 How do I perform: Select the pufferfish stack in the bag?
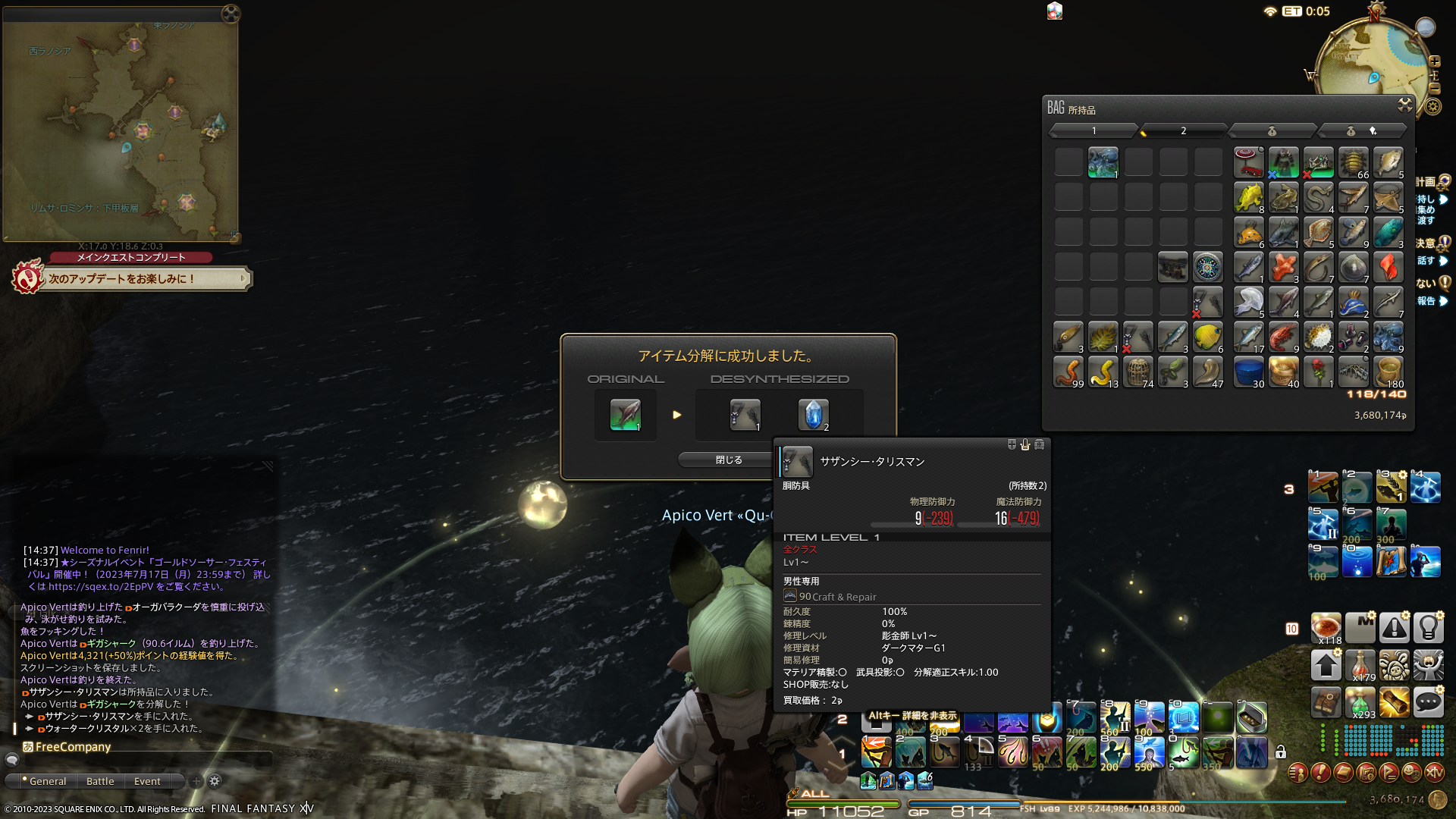pos(1318,337)
